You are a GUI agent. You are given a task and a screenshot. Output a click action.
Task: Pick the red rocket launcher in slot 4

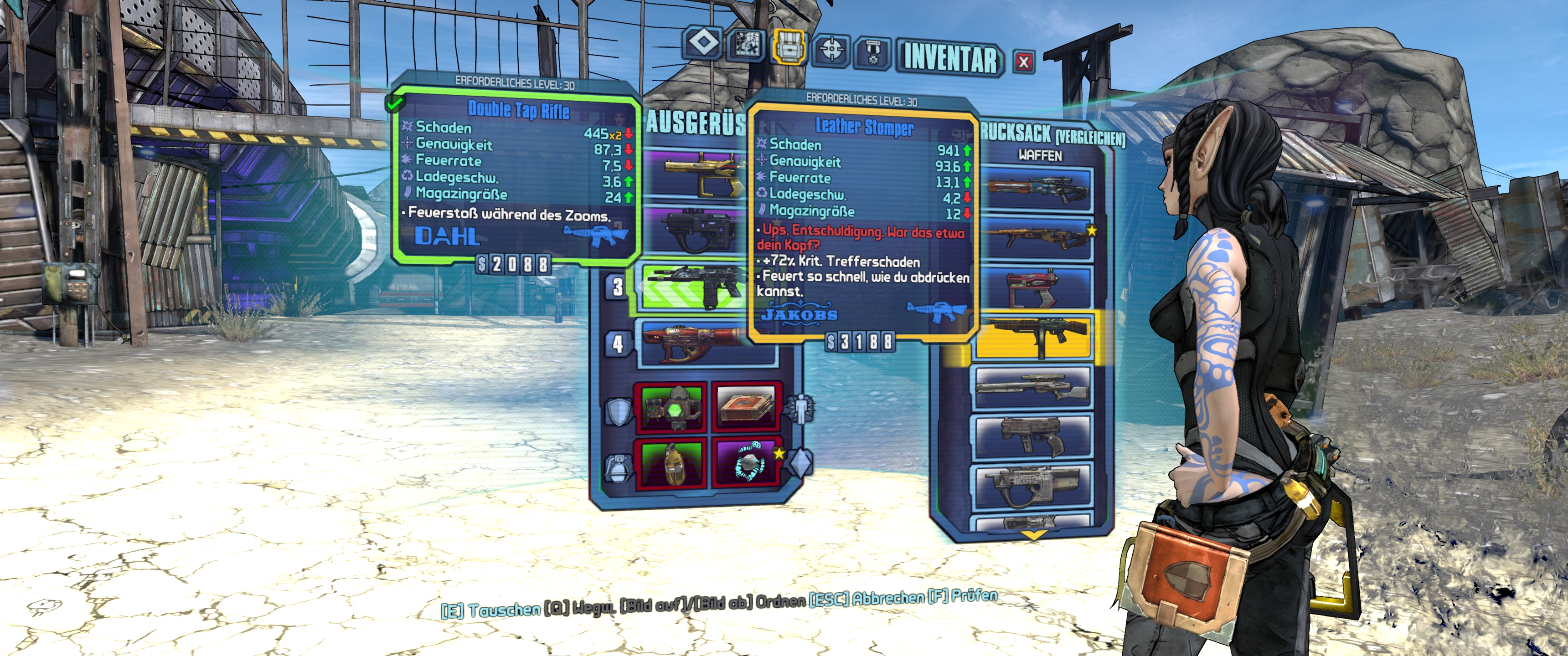click(x=694, y=343)
